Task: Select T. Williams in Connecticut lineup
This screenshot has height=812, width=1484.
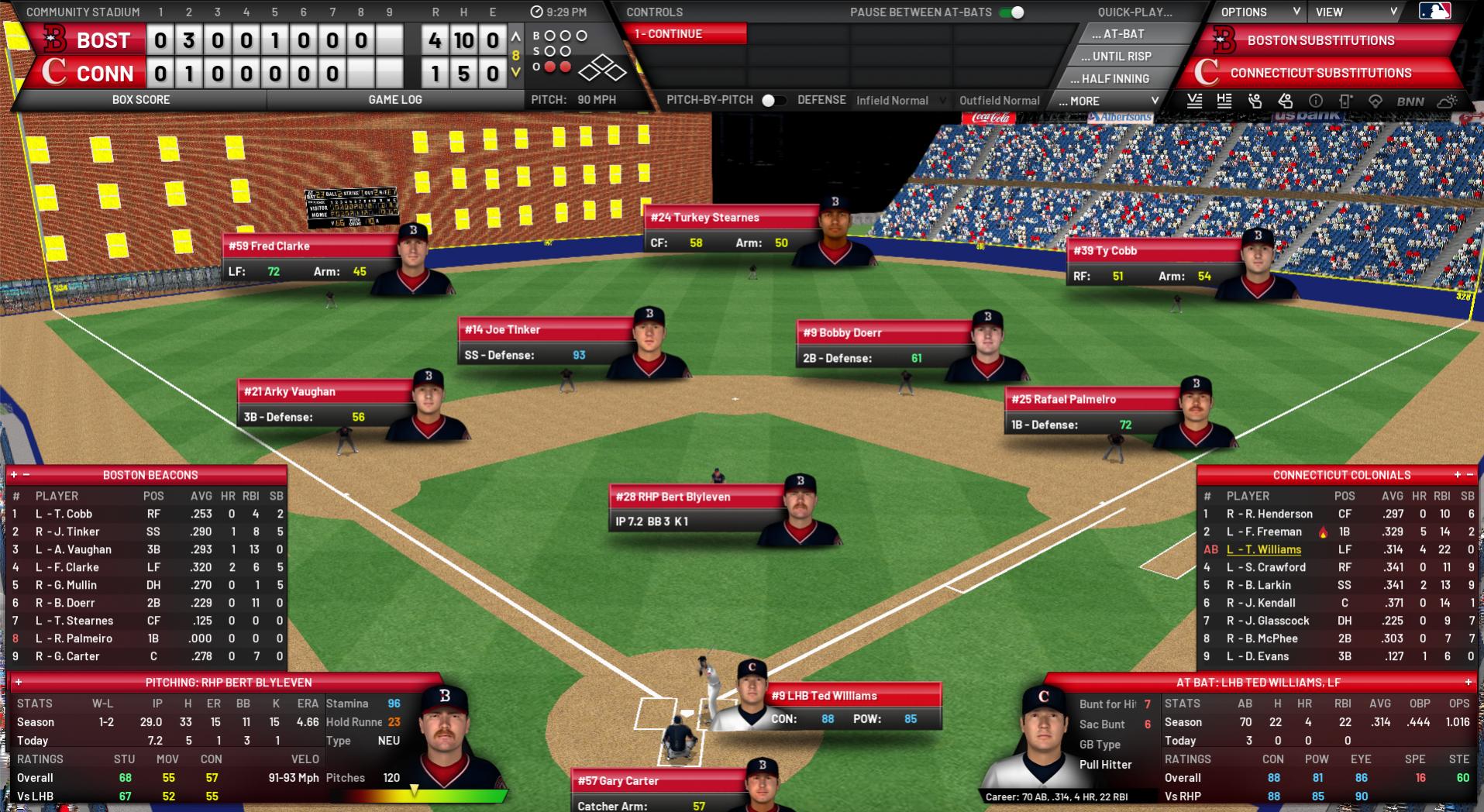Action: (1263, 549)
